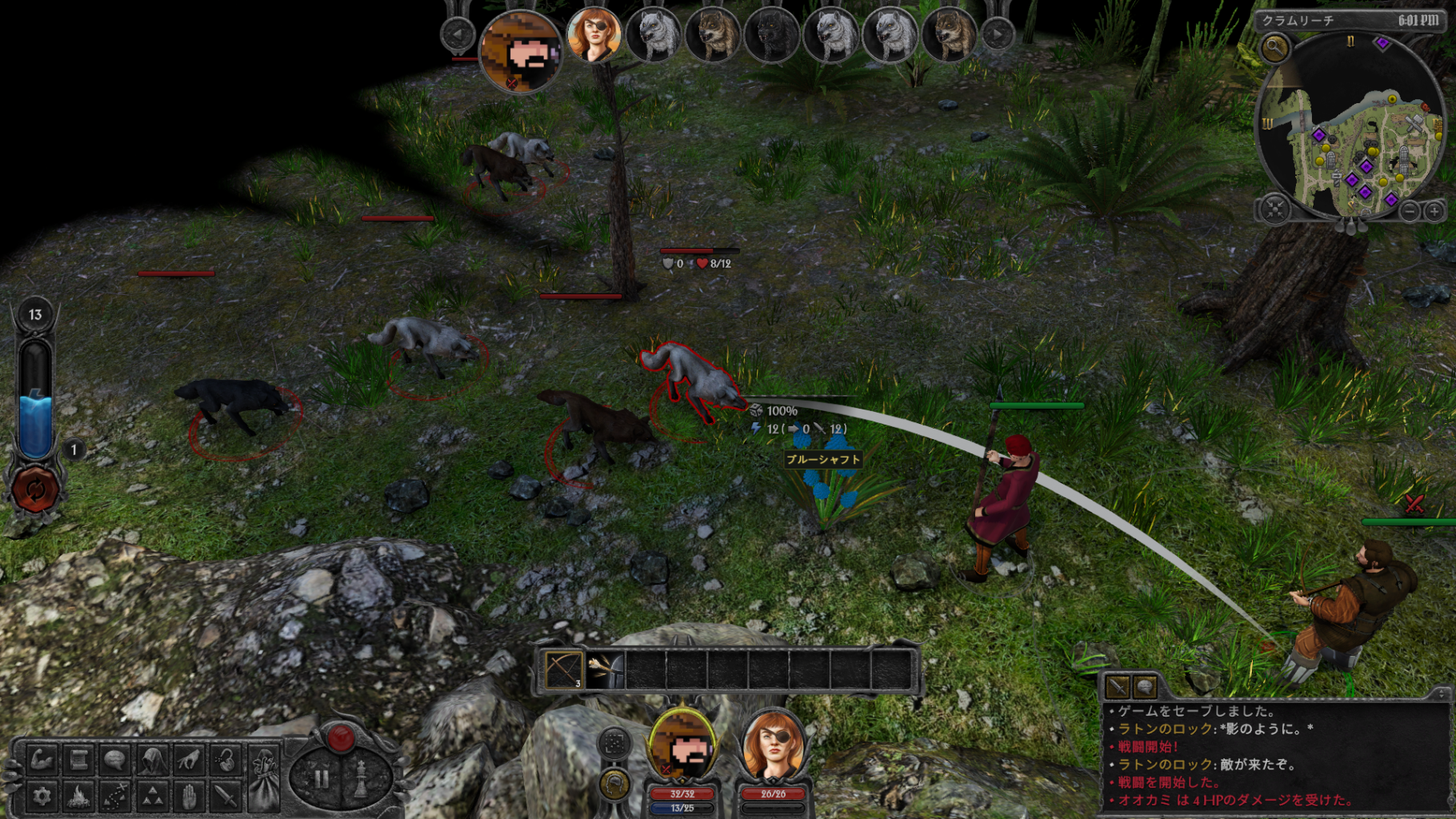This screenshot has width=1456, height=819.
Task: Zoom in the minimap with plus button
Action: point(1434,210)
